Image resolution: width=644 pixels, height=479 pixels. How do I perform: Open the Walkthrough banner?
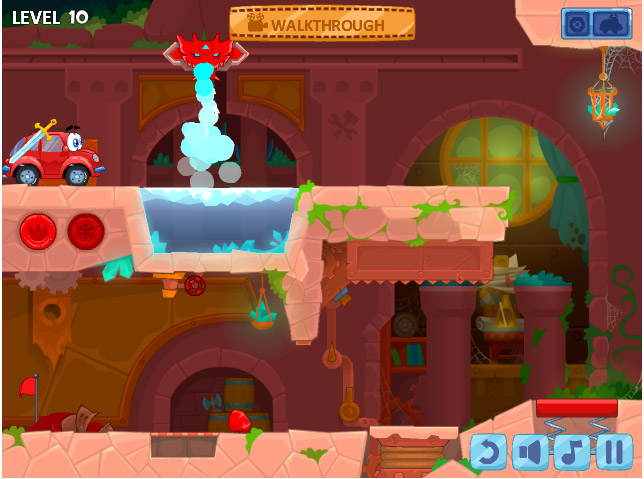[322, 24]
